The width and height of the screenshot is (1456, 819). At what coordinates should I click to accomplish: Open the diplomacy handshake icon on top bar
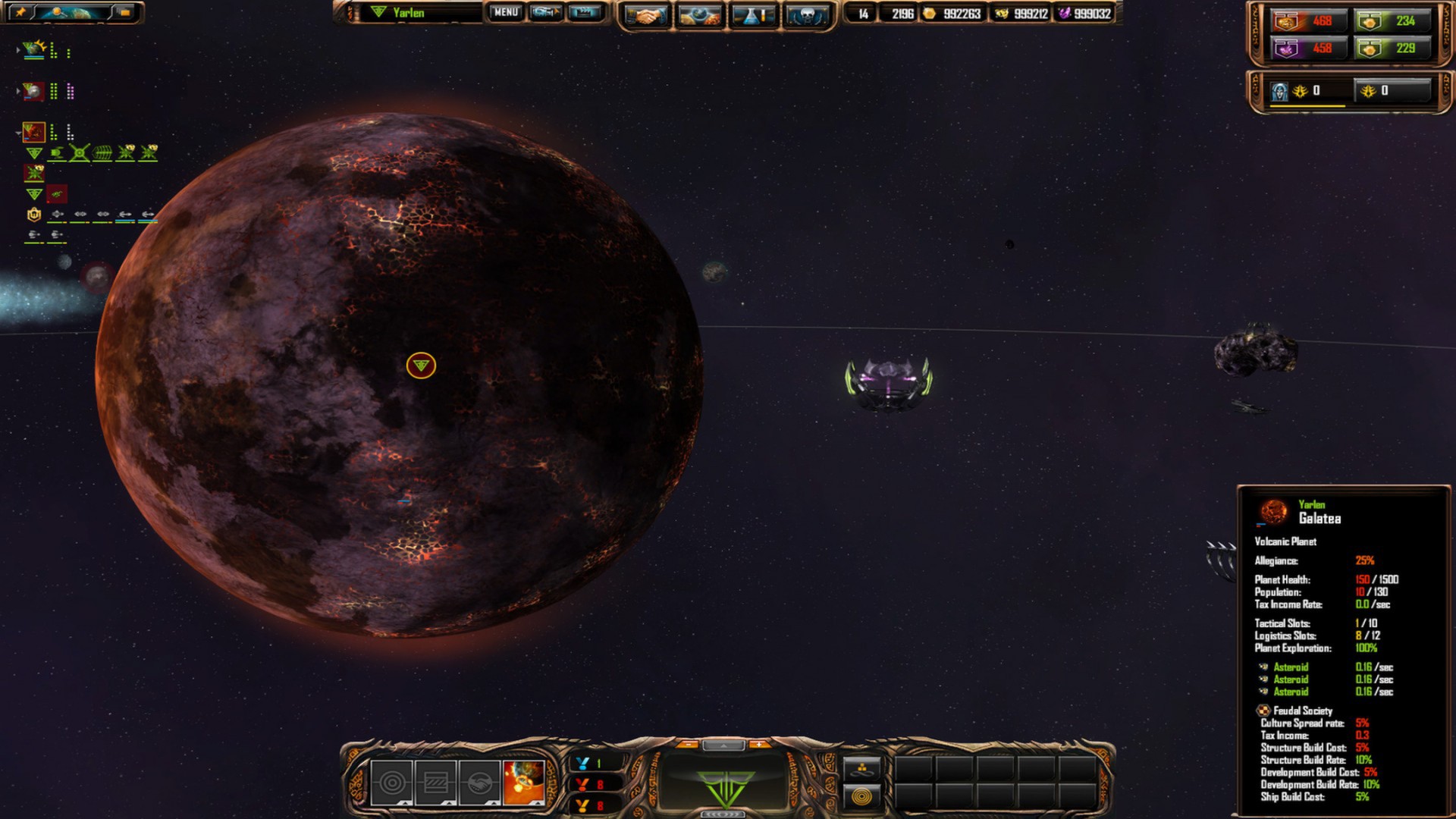pyautogui.click(x=648, y=14)
